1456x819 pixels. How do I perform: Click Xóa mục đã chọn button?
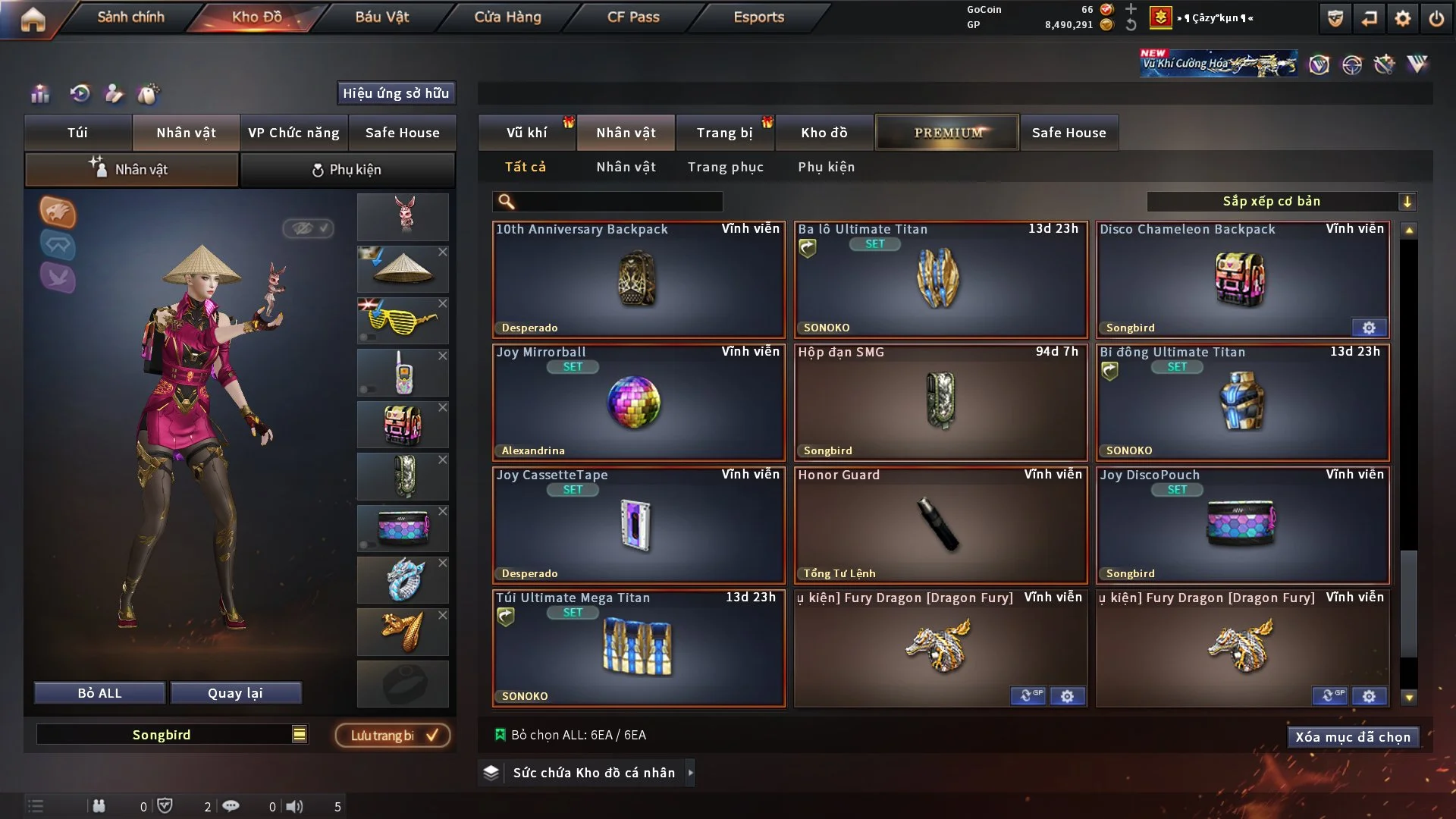coord(1352,737)
